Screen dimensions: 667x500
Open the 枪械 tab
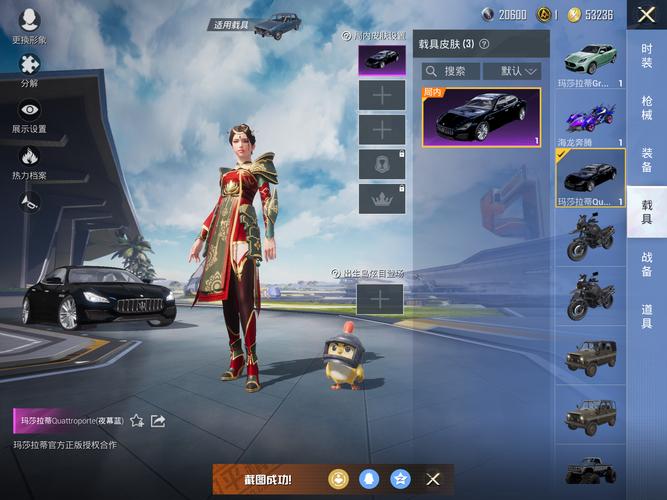pos(647,108)
